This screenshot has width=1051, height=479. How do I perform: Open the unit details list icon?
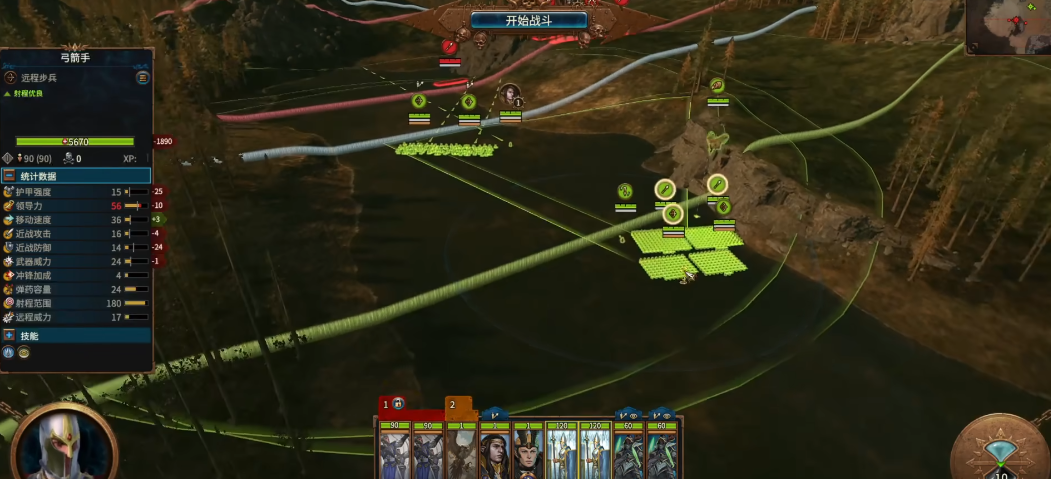coord(143,77)
